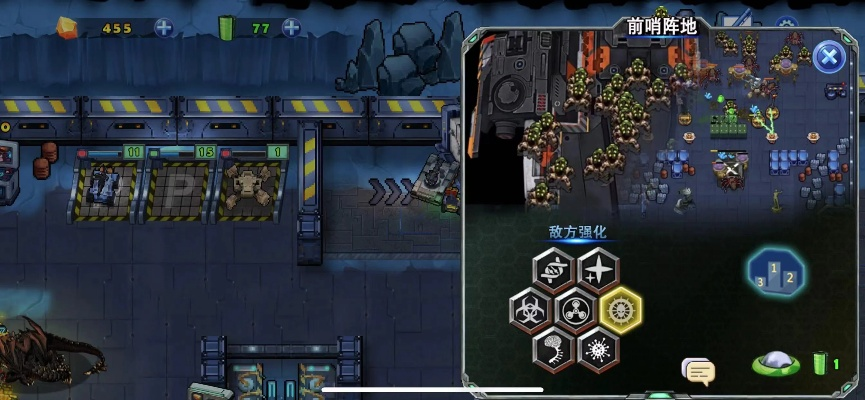Tap the green UFO button

tap(774, 364)
